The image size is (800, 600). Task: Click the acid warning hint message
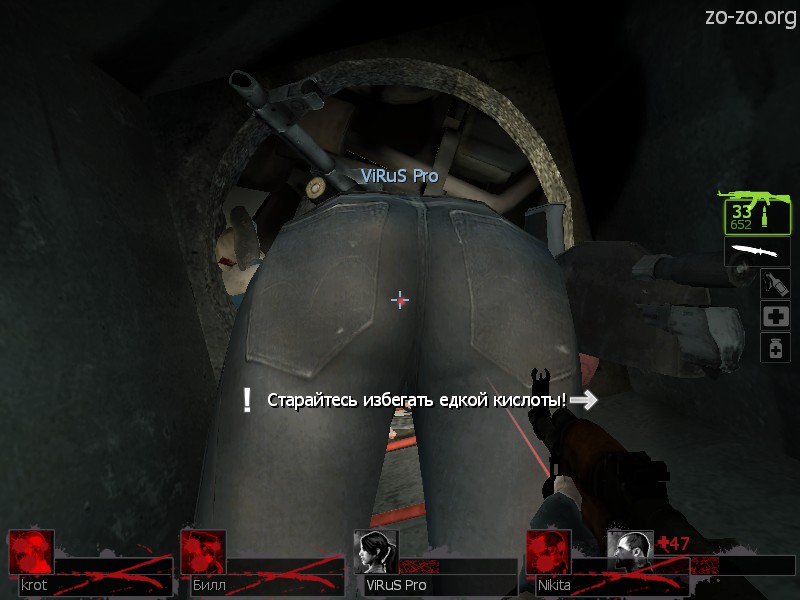[x=416, y=400]
